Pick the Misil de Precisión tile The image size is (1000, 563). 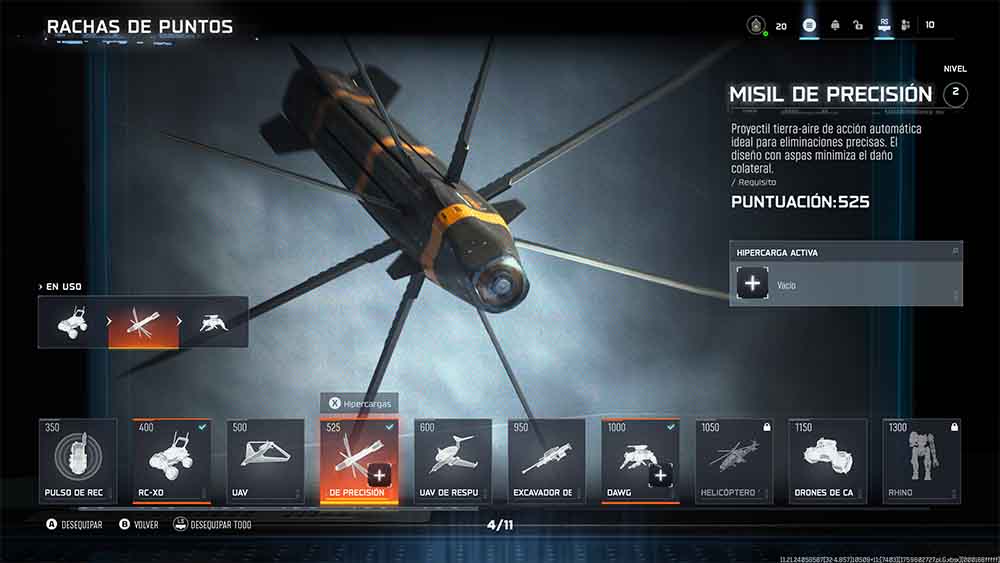point(359,460)
